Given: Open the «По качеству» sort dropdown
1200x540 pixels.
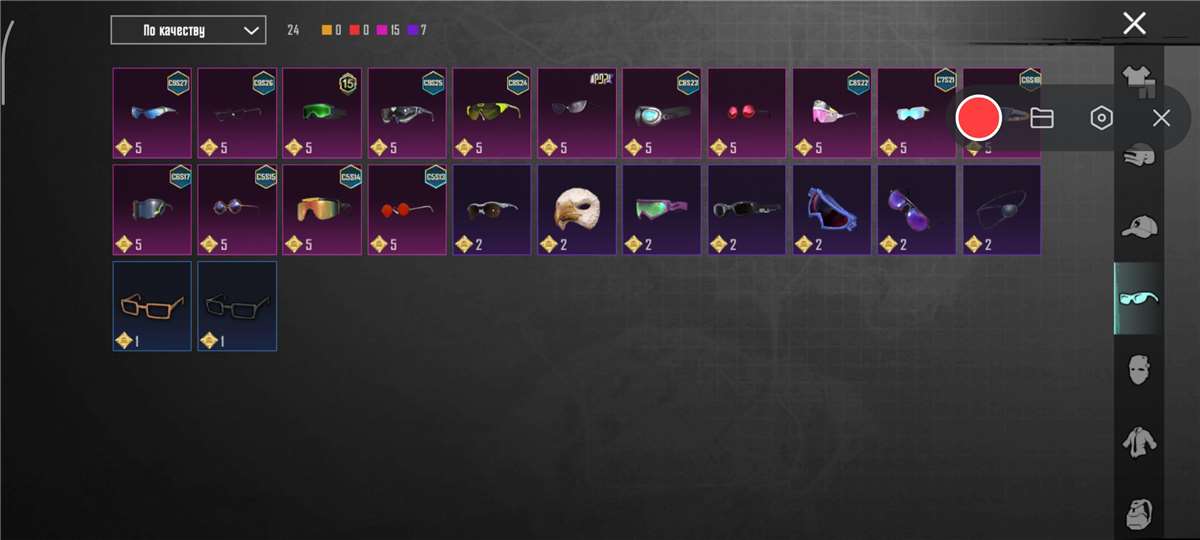Looking at the screenshot, I should coord(188,30).
